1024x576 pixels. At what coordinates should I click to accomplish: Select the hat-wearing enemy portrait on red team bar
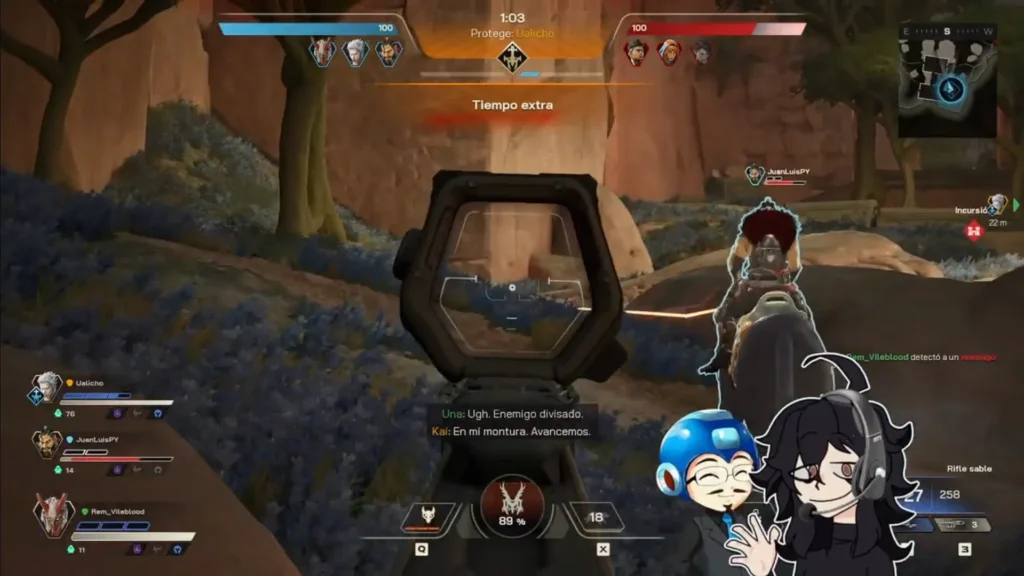coord(636,52)
